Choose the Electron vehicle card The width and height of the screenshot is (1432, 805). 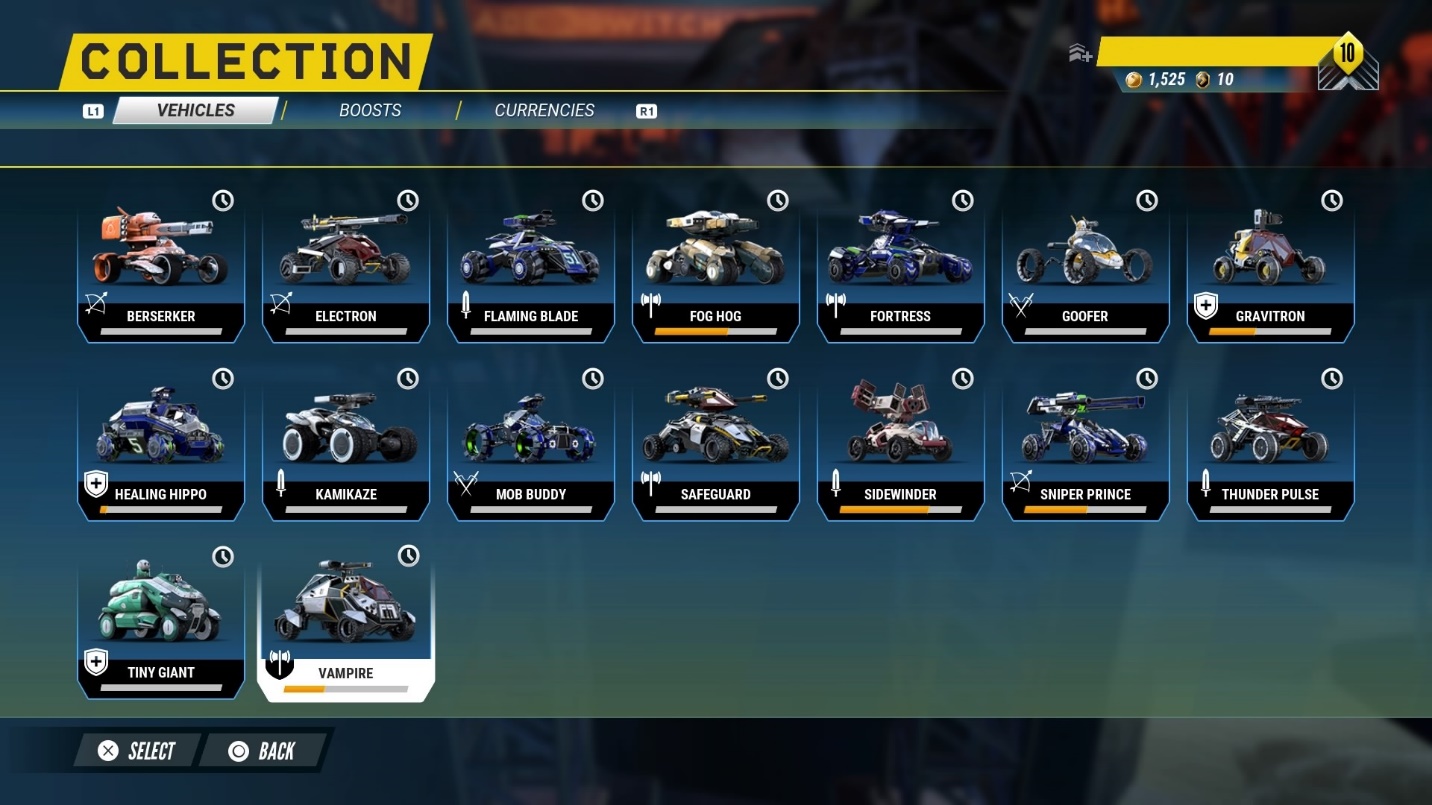pyautogui.click(x=346, y=265)
